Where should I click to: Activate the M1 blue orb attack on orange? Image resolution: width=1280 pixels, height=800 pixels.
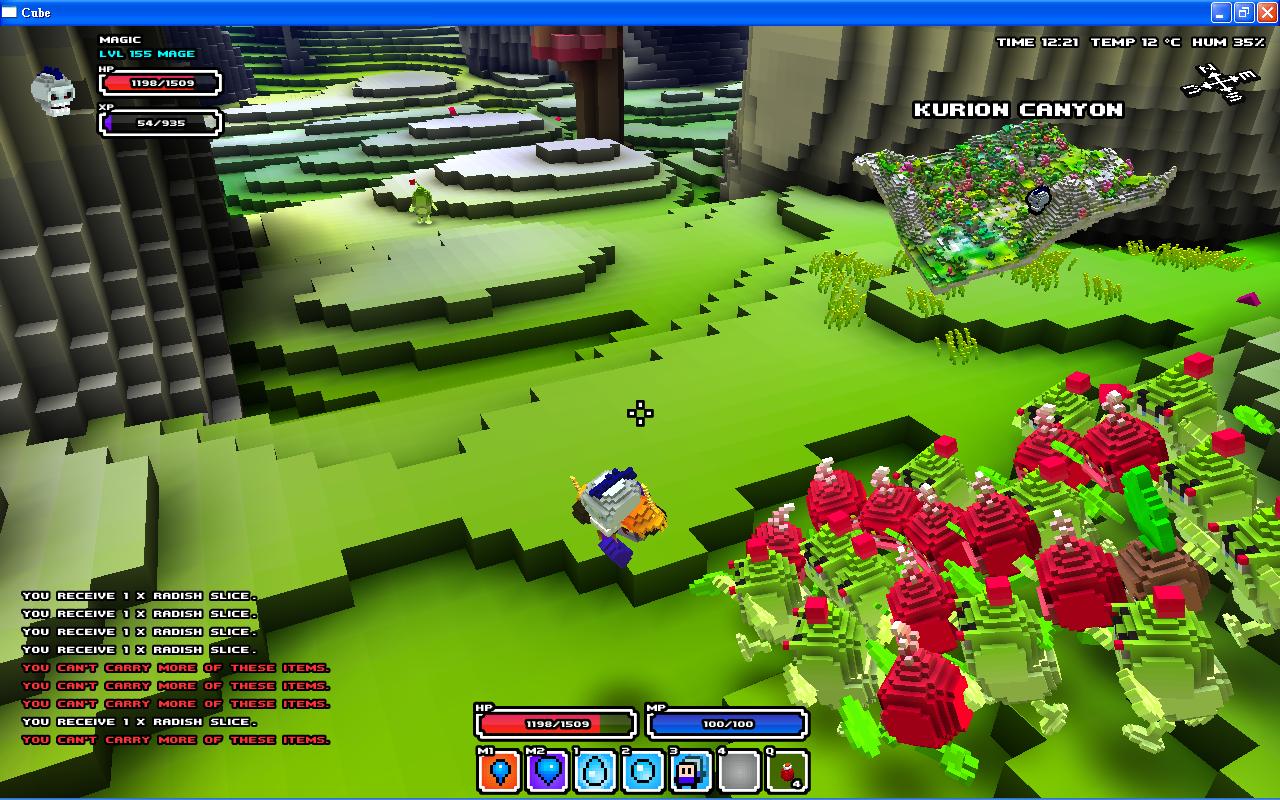pos(500,772)
